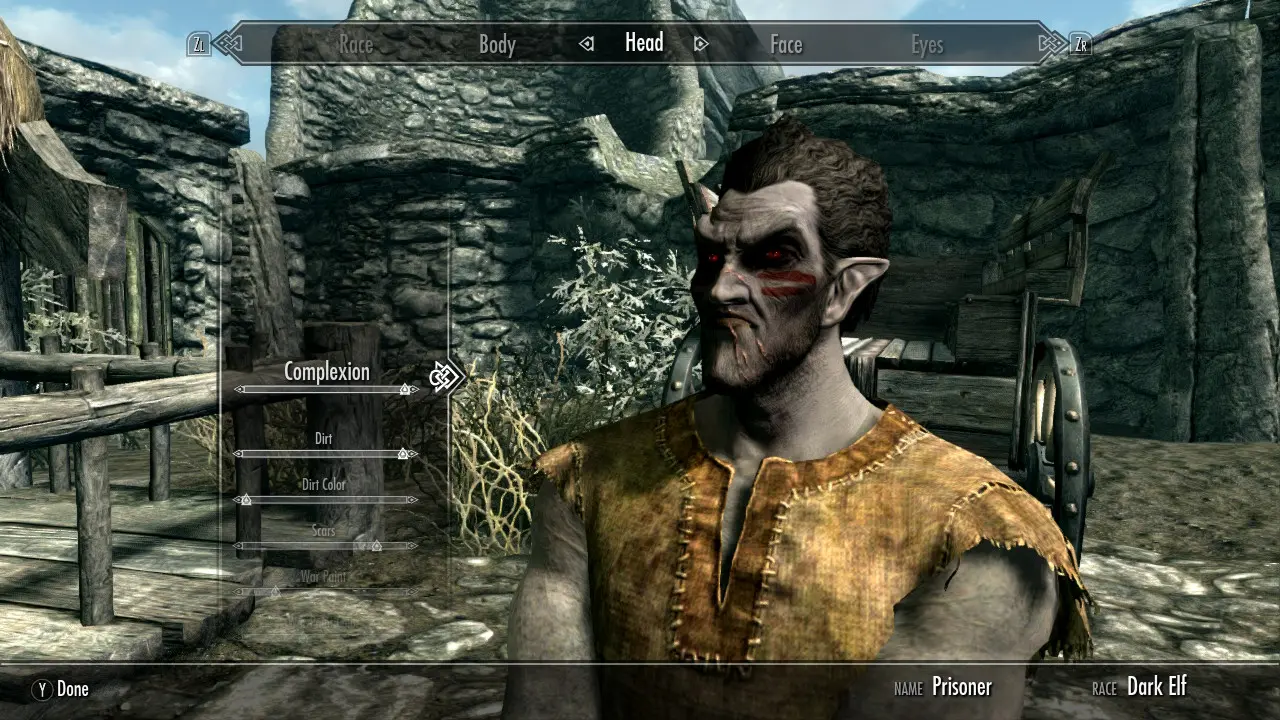Image resolution: width=1280 pixels, height=720 pixels.
Task: Click the right arrow beside Head
Action: coord(701,44)
